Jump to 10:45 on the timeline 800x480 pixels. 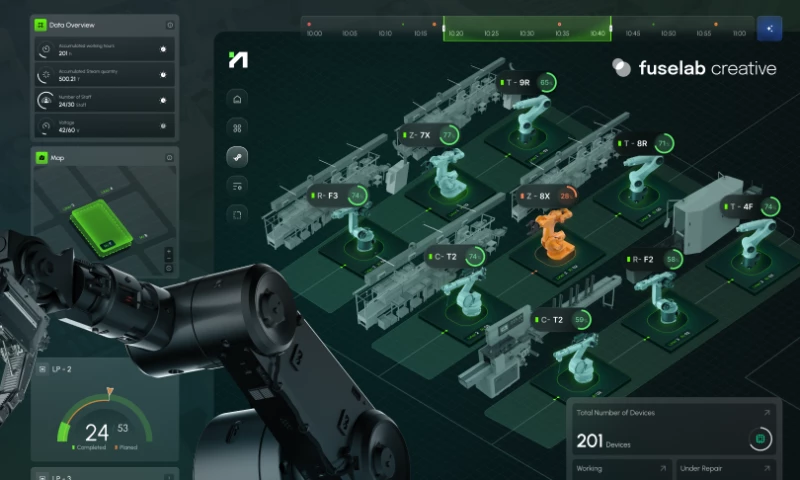point(632,33)
